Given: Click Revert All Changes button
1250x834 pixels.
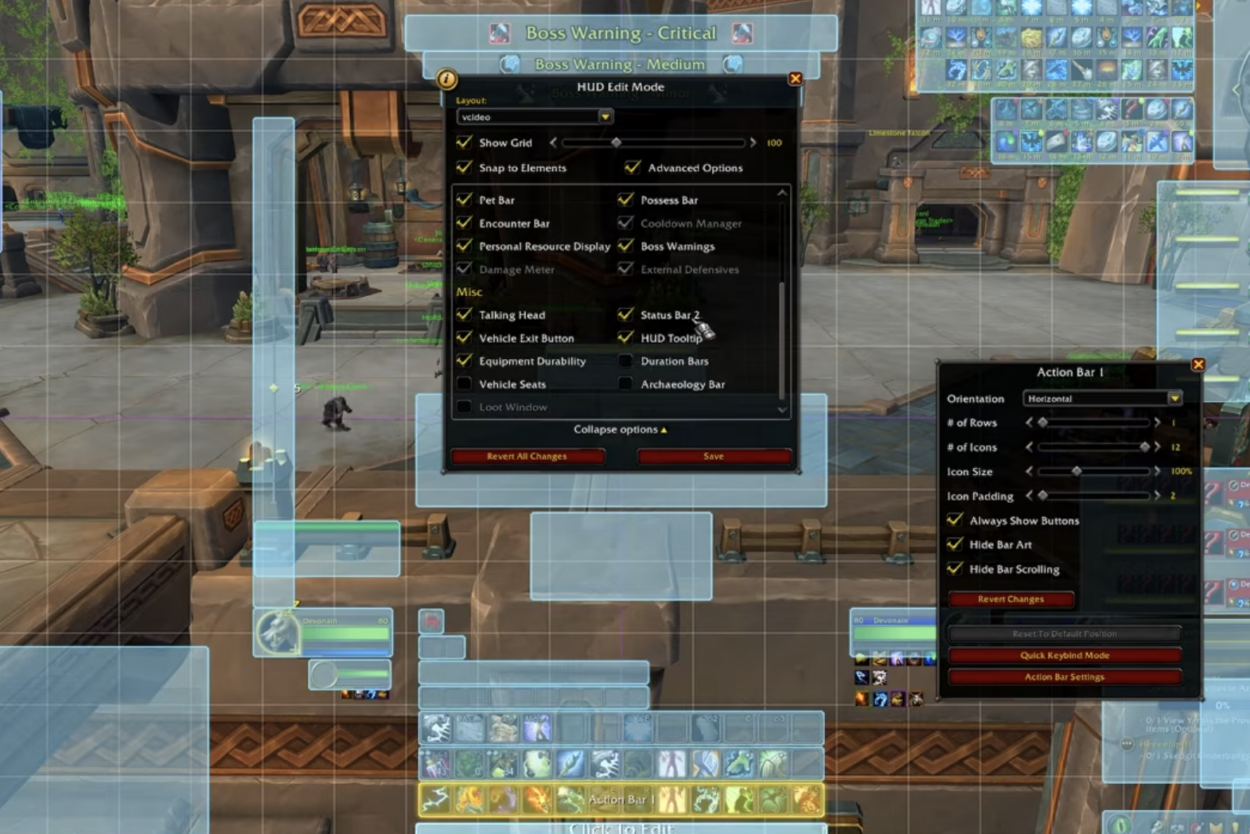Looking at the screenshot, I should pos(527,456).
